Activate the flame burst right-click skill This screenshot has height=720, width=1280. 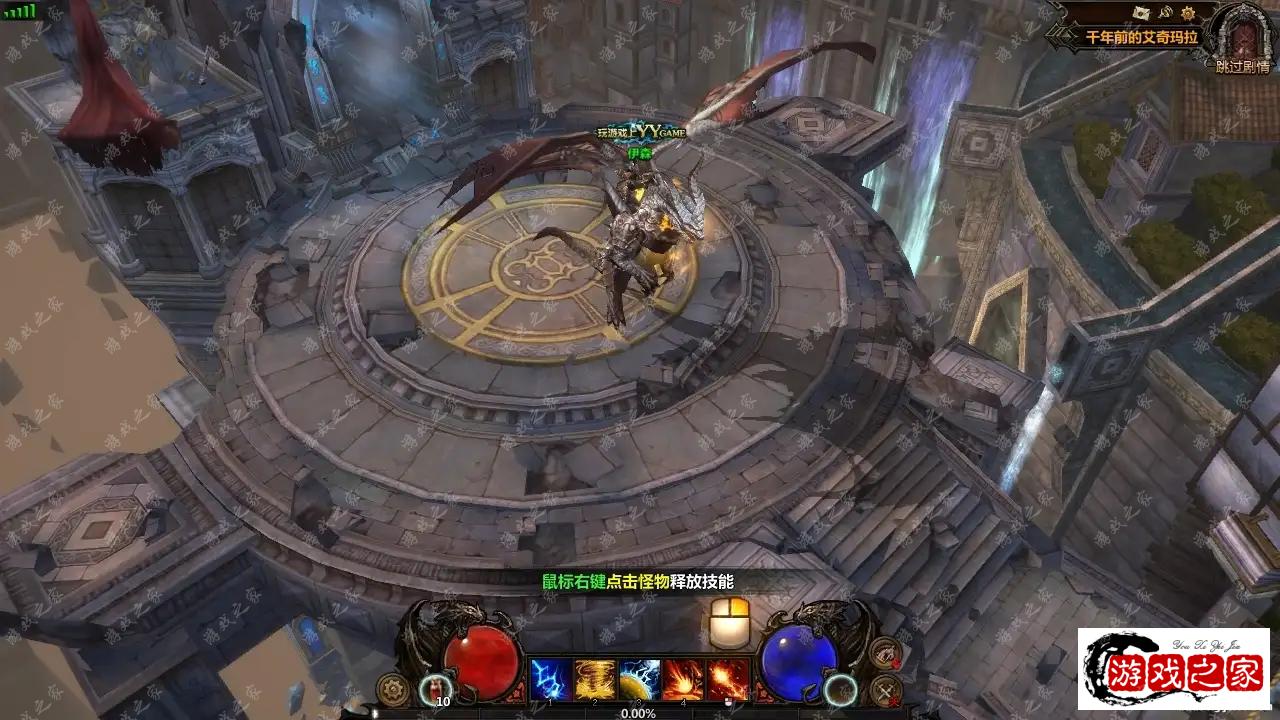pos(729,680)
